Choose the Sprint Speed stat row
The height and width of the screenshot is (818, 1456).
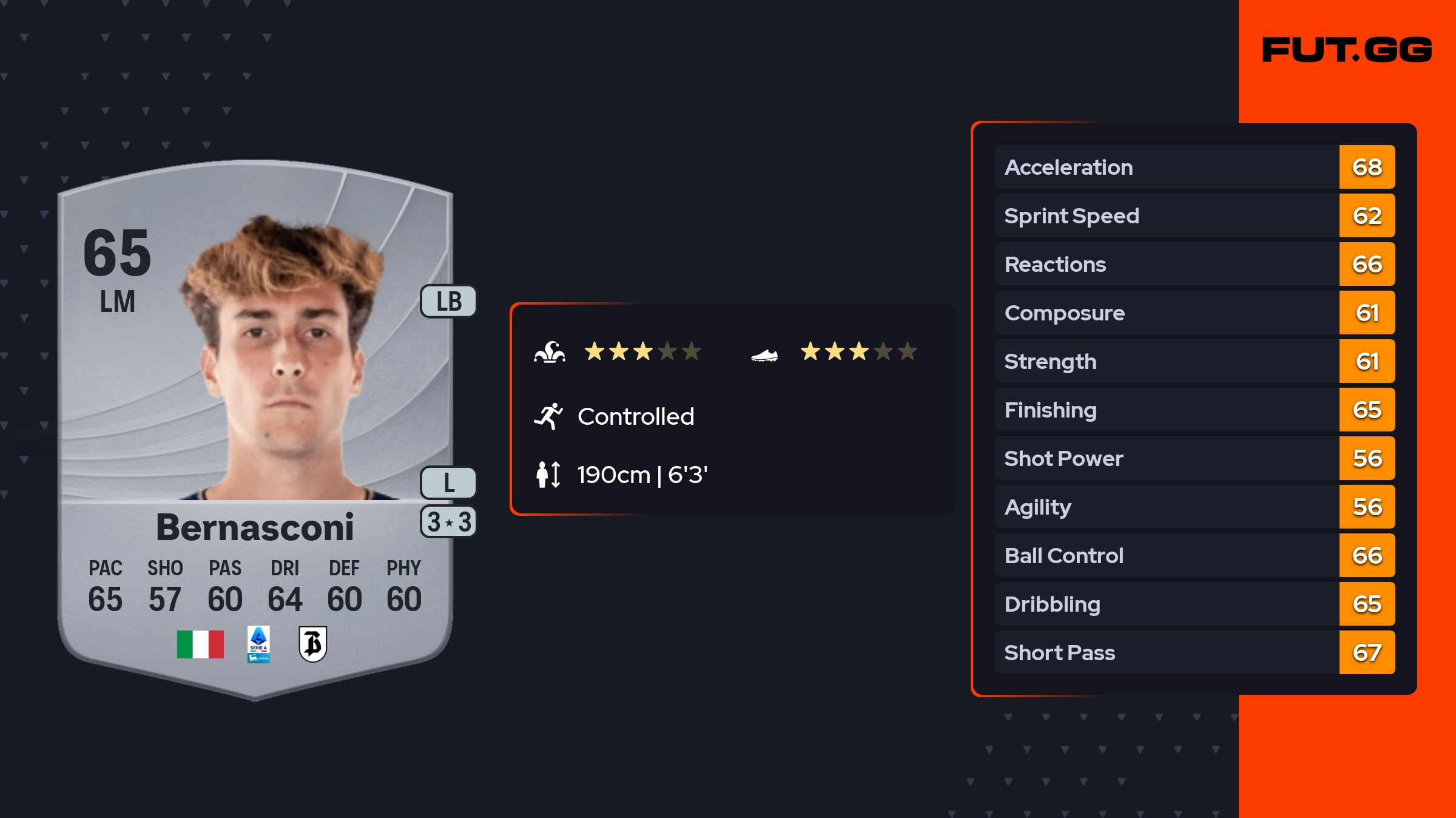click(x=1194, y=216)
